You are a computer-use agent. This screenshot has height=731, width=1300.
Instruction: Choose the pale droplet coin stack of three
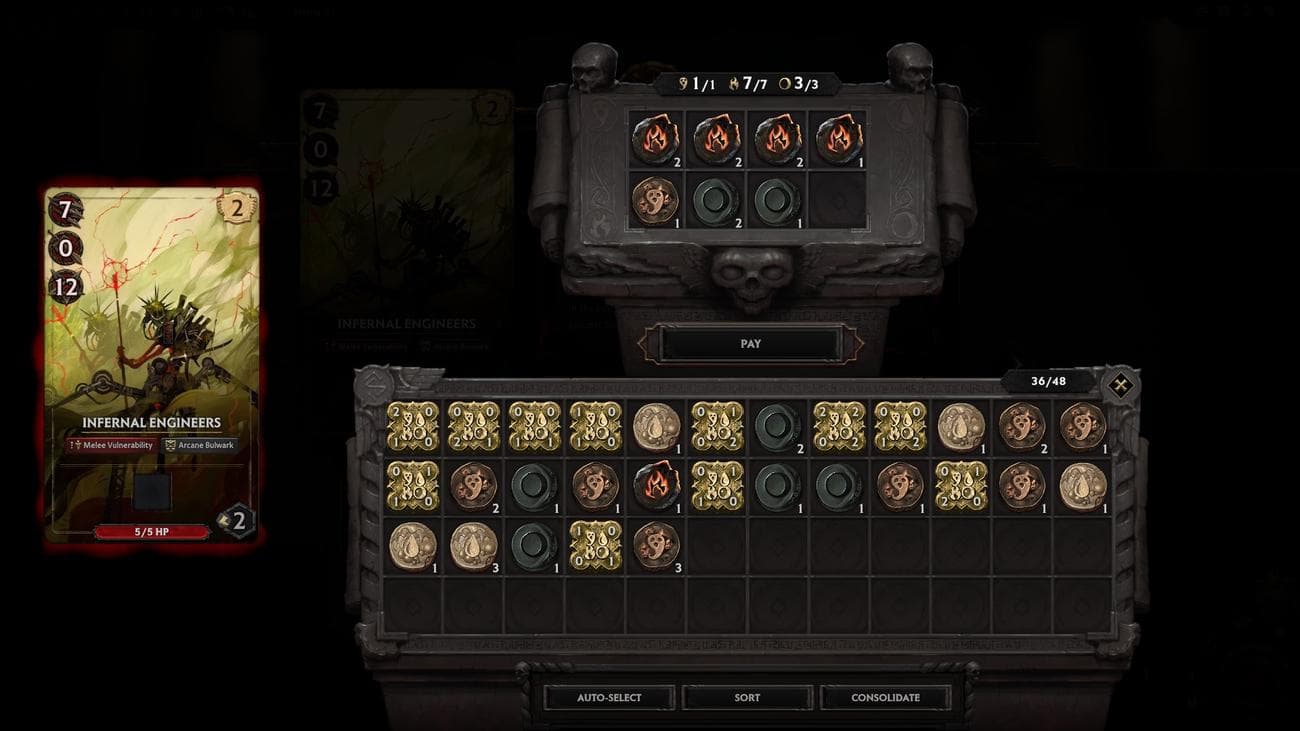click(473, 546)
